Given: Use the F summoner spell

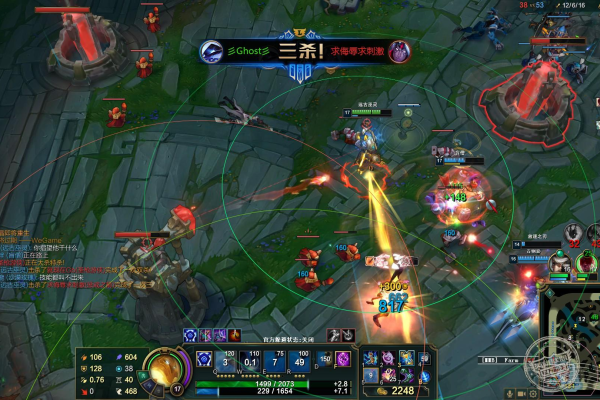Looking at the screenshot, I should [343, 359].
